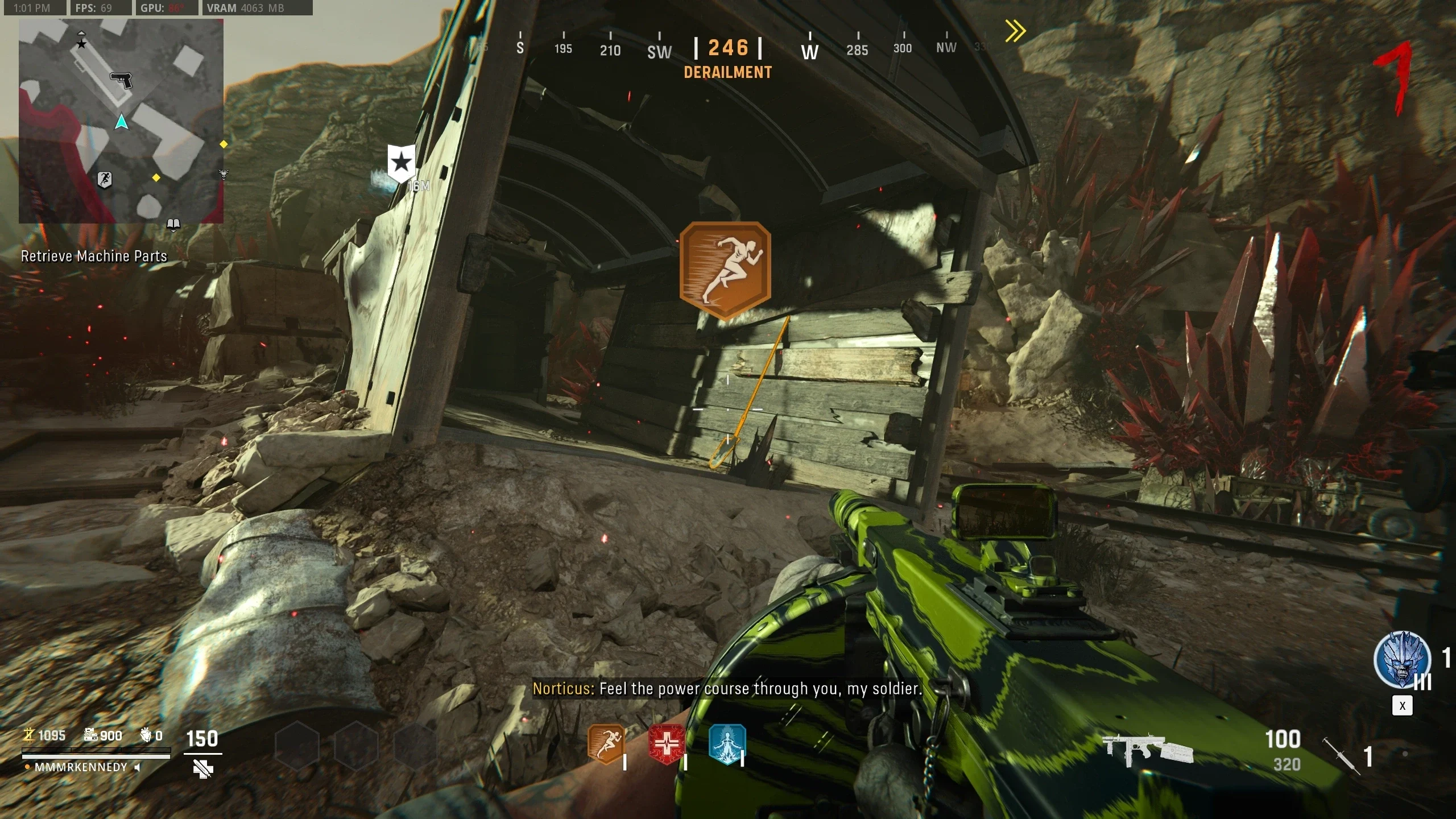Click the star marker on the minimap
The height and width of the screenshot is (819, 1456).
point(81,43)
